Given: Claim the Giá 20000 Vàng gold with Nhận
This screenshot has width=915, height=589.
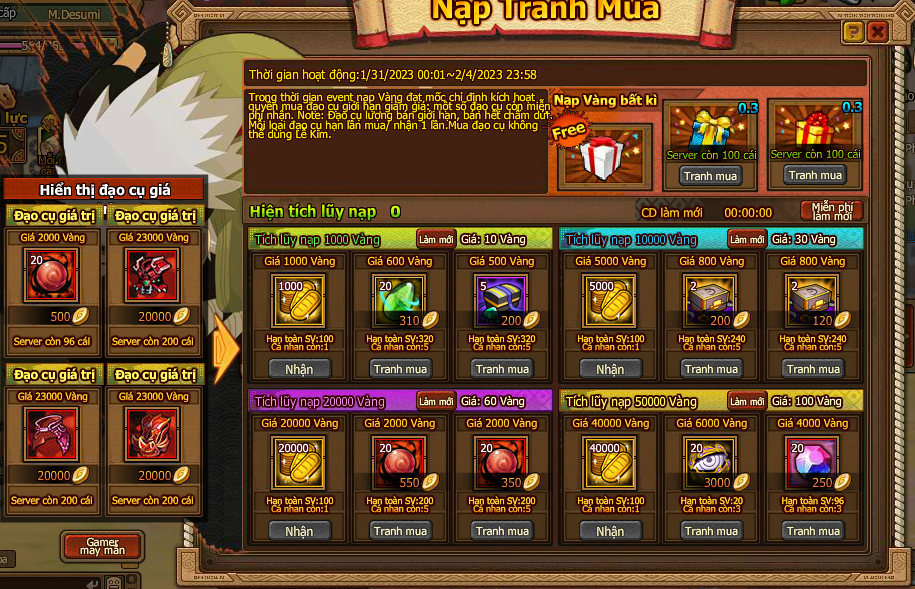Looking at the screenshot, I should tap(299, 531).
